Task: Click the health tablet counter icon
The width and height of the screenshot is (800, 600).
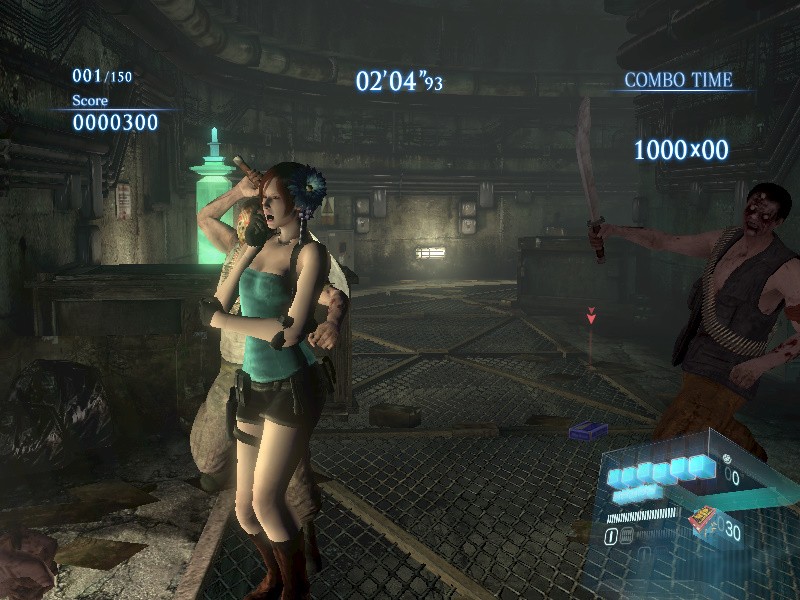Action: (x=726, y=458)
